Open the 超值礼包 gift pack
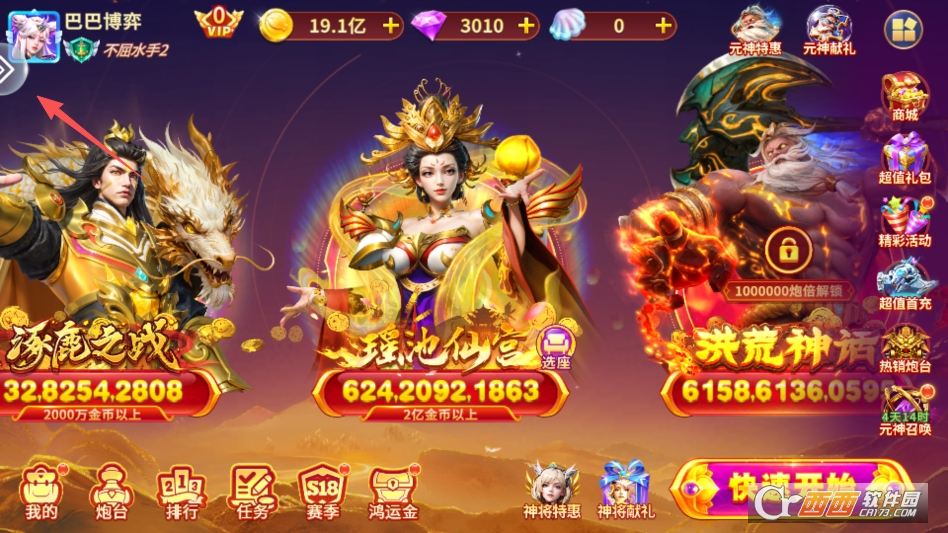The height and width of the screenshot is (533, 948). [x=905, y=160]
